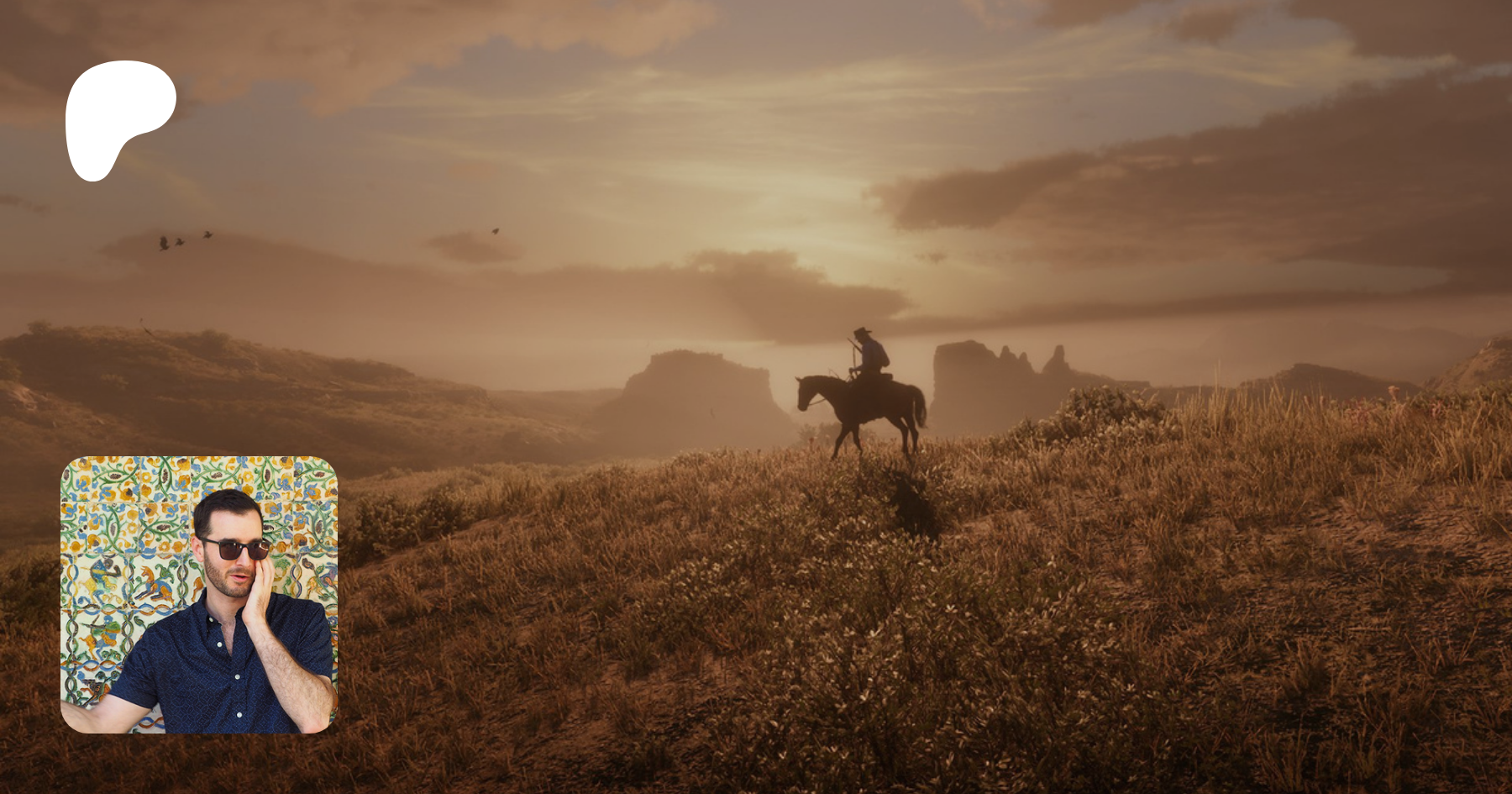This screenshot has width=1512, height=794.
Task: Open the creator profile photo thumbnail
Action: (199, 595)
